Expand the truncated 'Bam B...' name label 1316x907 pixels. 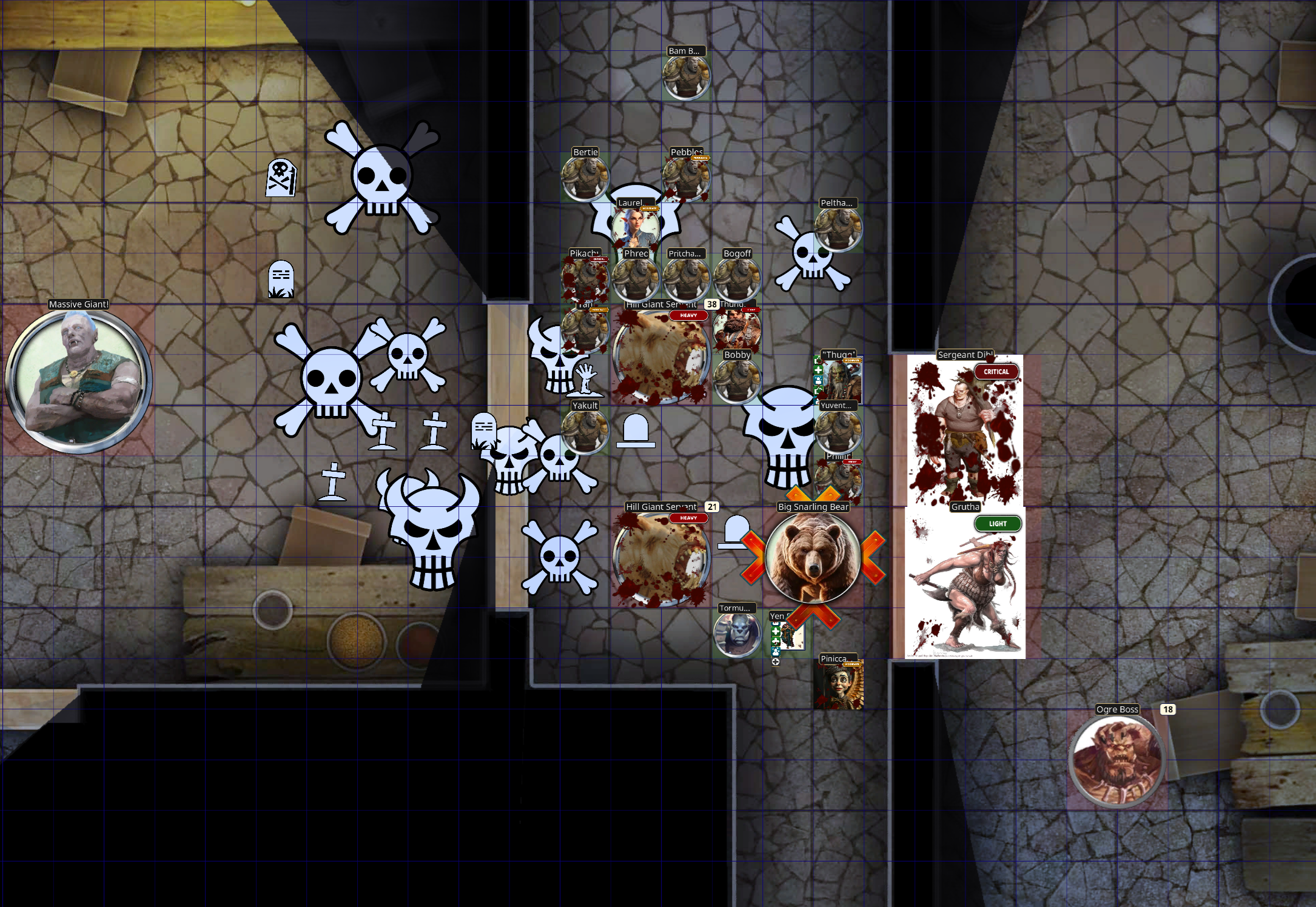685,52
